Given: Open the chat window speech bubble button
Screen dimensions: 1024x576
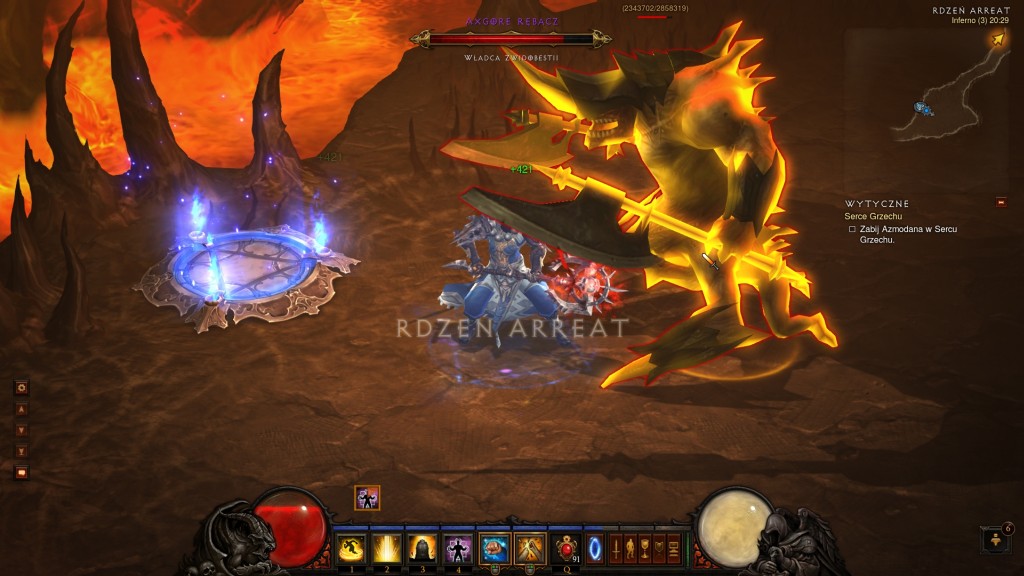Looking at the screenshot, I should [x=21, y=472].
